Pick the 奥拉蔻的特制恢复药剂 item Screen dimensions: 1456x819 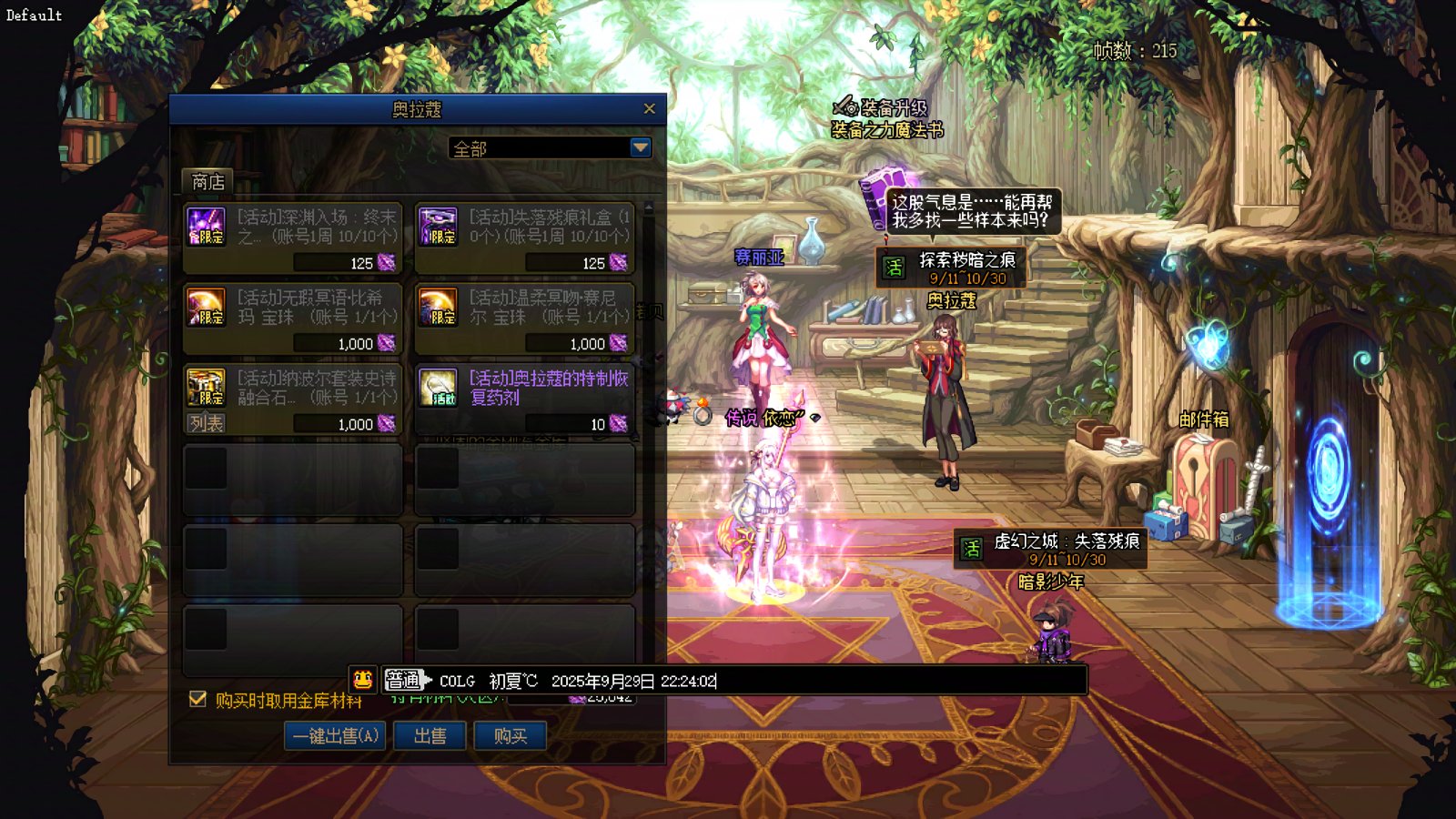click(x=524, y=399)
